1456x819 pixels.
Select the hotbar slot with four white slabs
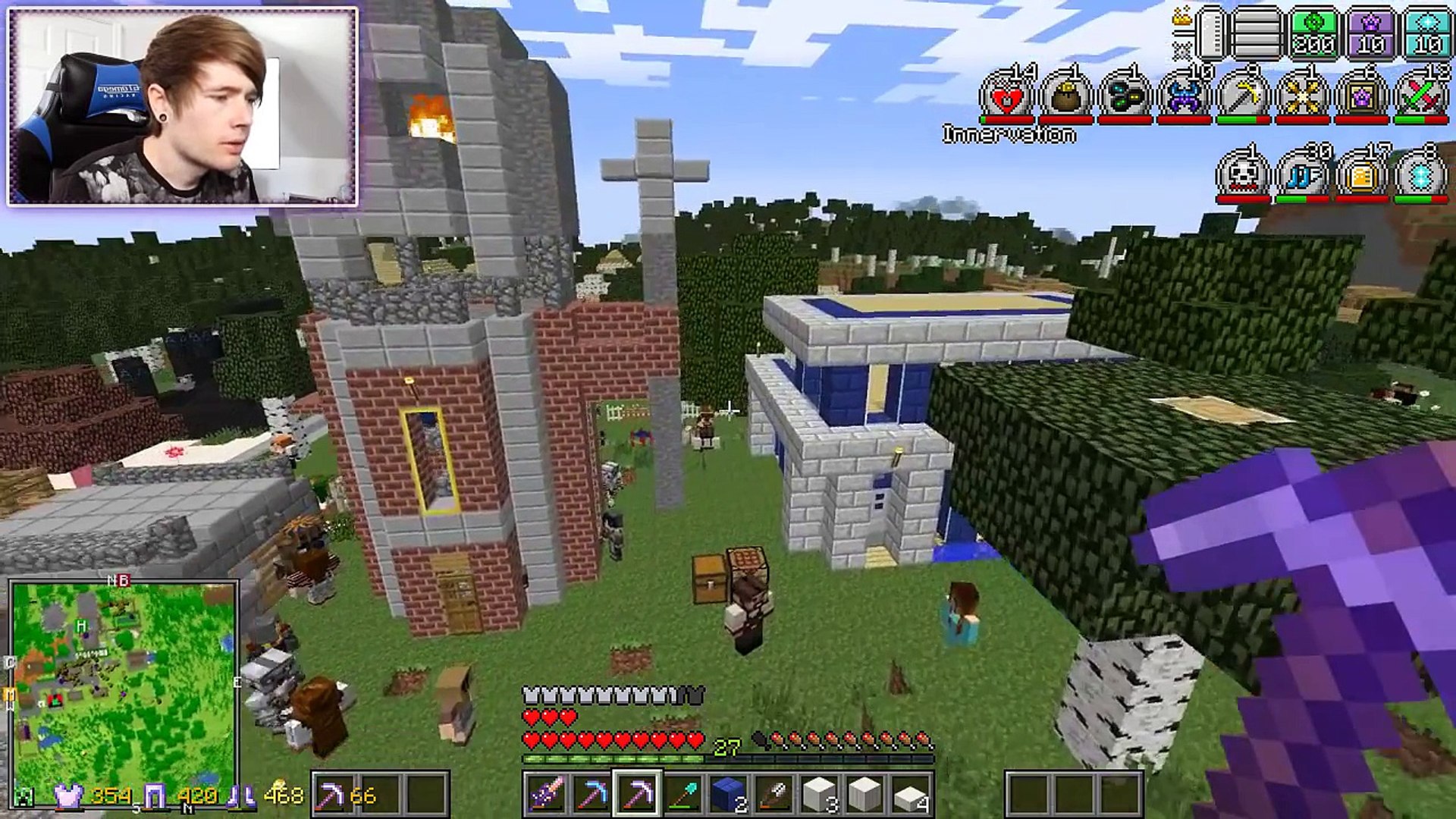coord(911,795)
